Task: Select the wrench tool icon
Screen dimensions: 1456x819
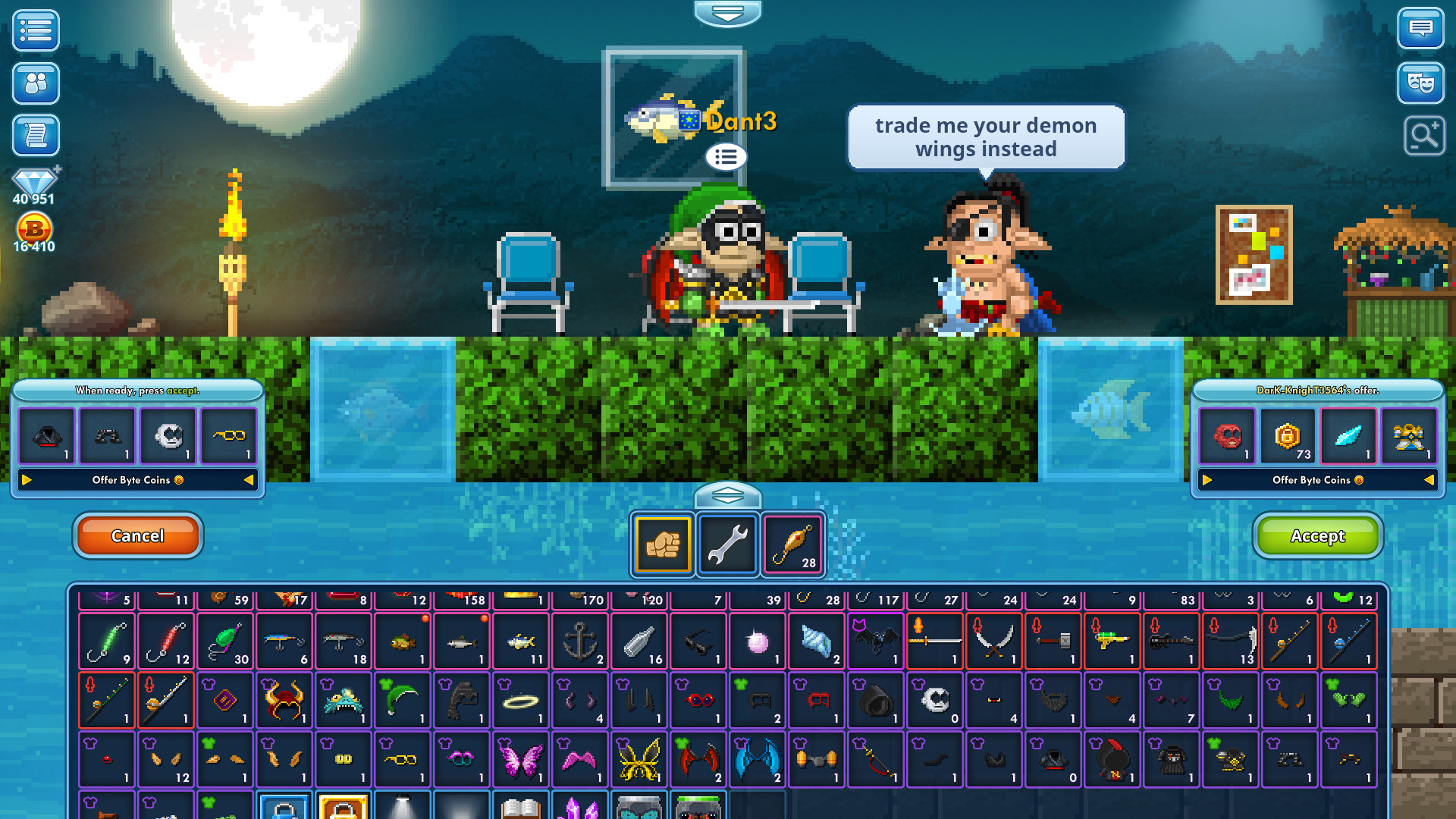Action: (727, 544)
